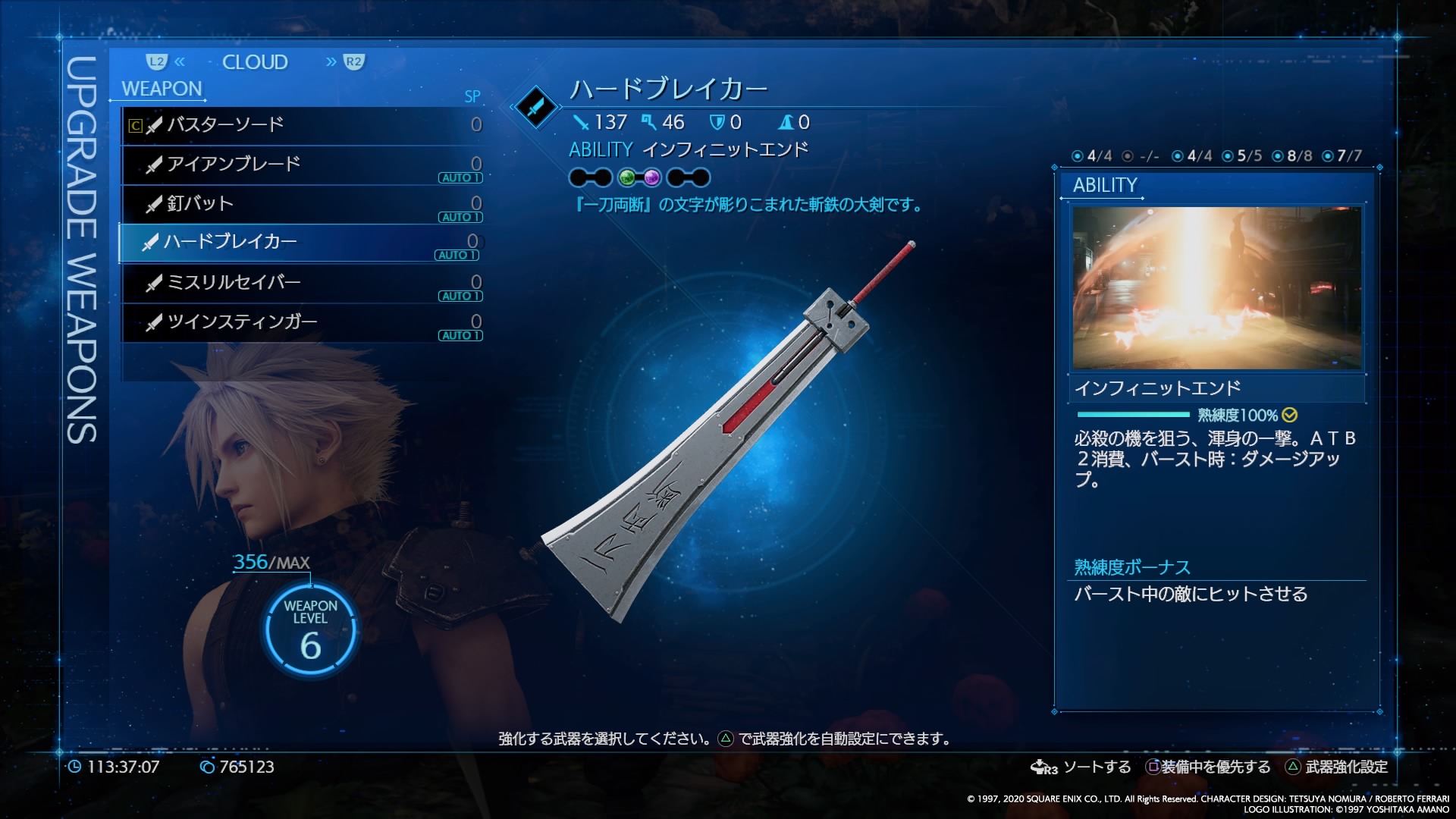Select the purple materia slot orb
The height and width of the screenshot is (819, 1456).
click(651, 178)
